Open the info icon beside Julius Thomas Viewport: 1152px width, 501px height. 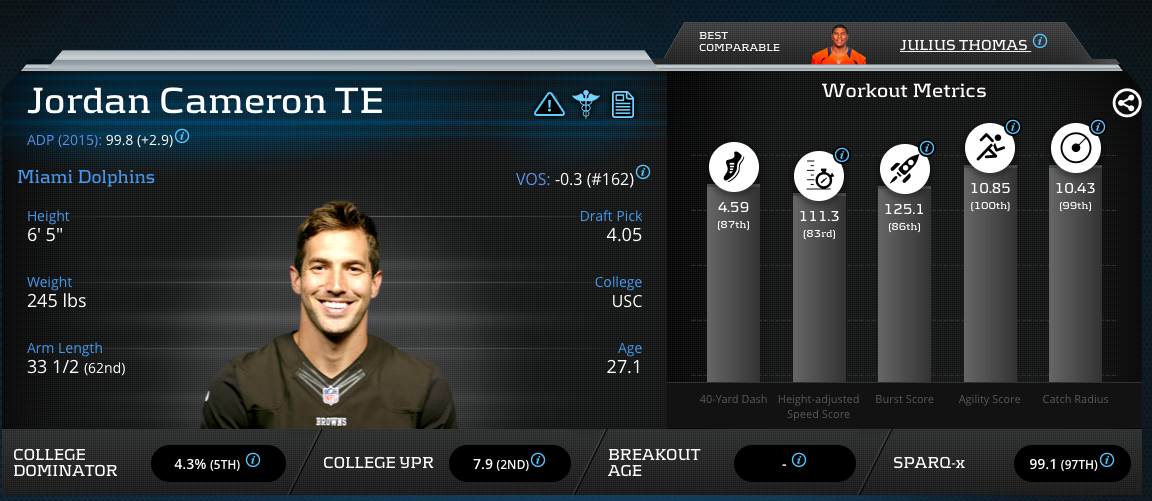coord(1040,42)
